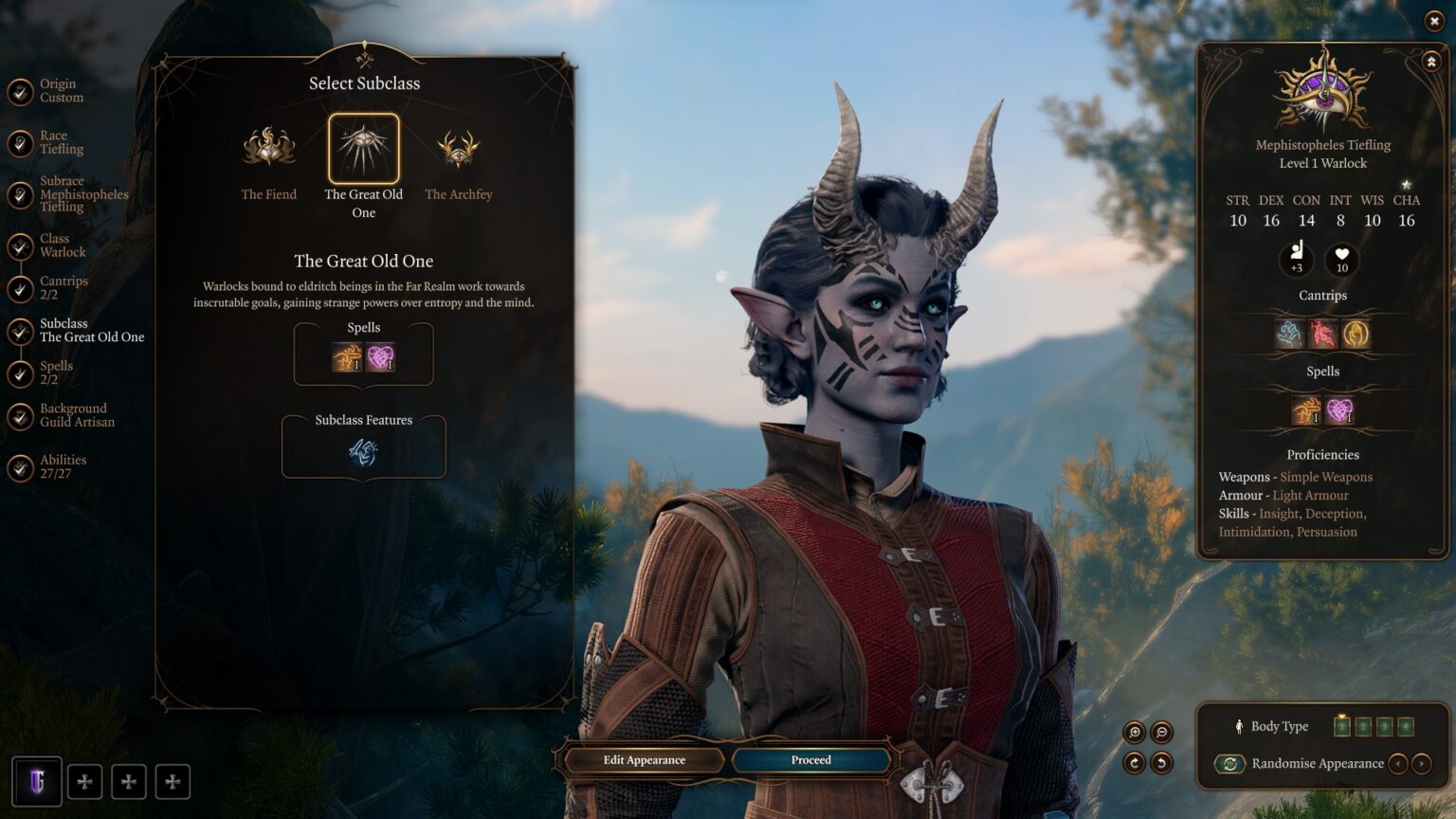Click the left arrow beside Randomise Appearance
The height and width of the screenshot is (819, 1456).
(1399, 763)
